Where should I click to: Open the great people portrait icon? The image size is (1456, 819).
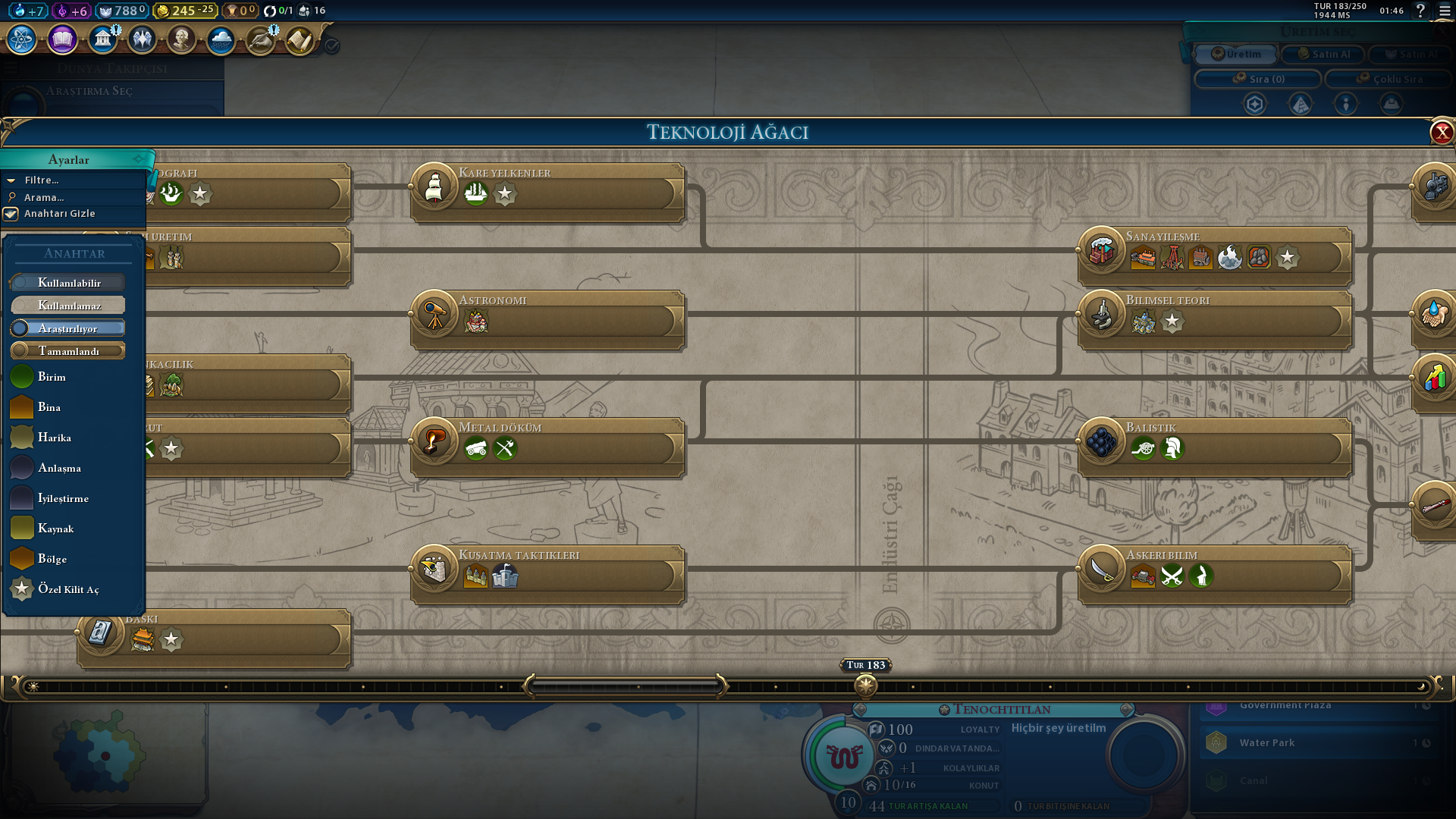(x=181, y=39)
